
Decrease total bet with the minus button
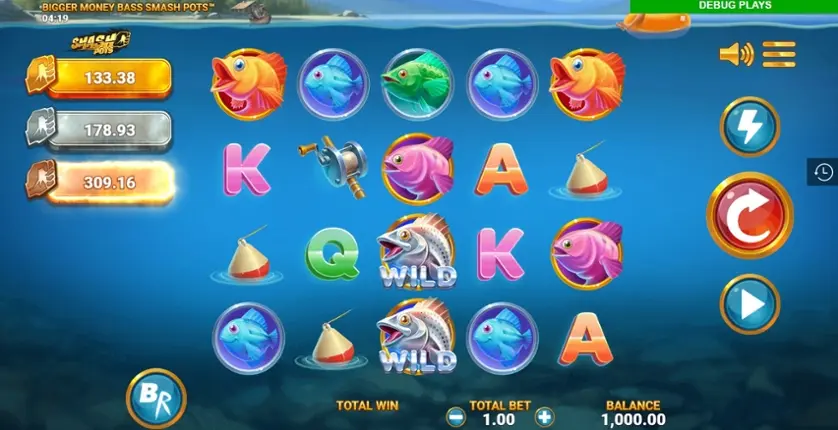(455, 417)
